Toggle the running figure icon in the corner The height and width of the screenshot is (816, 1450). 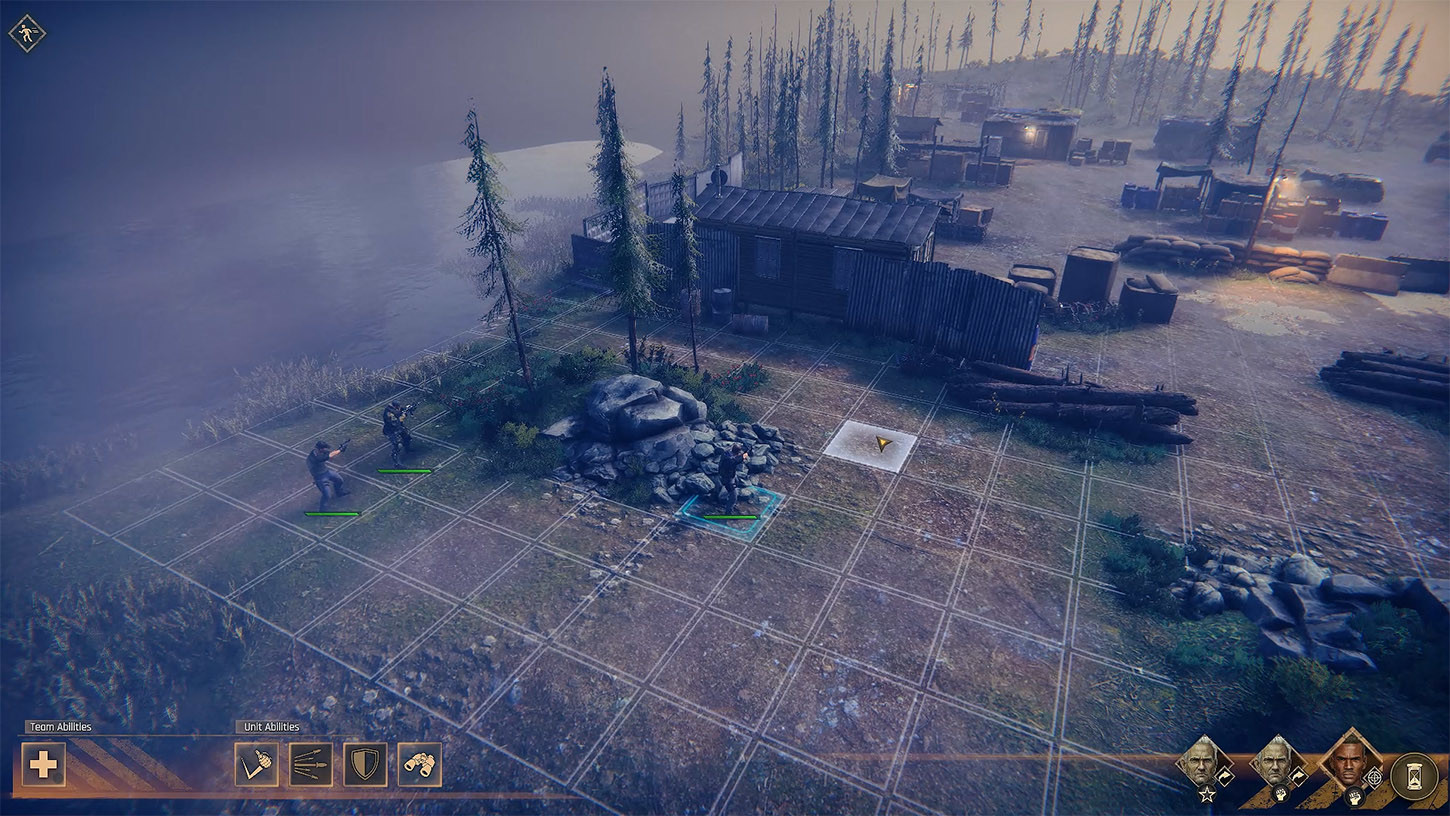(27, 33)
